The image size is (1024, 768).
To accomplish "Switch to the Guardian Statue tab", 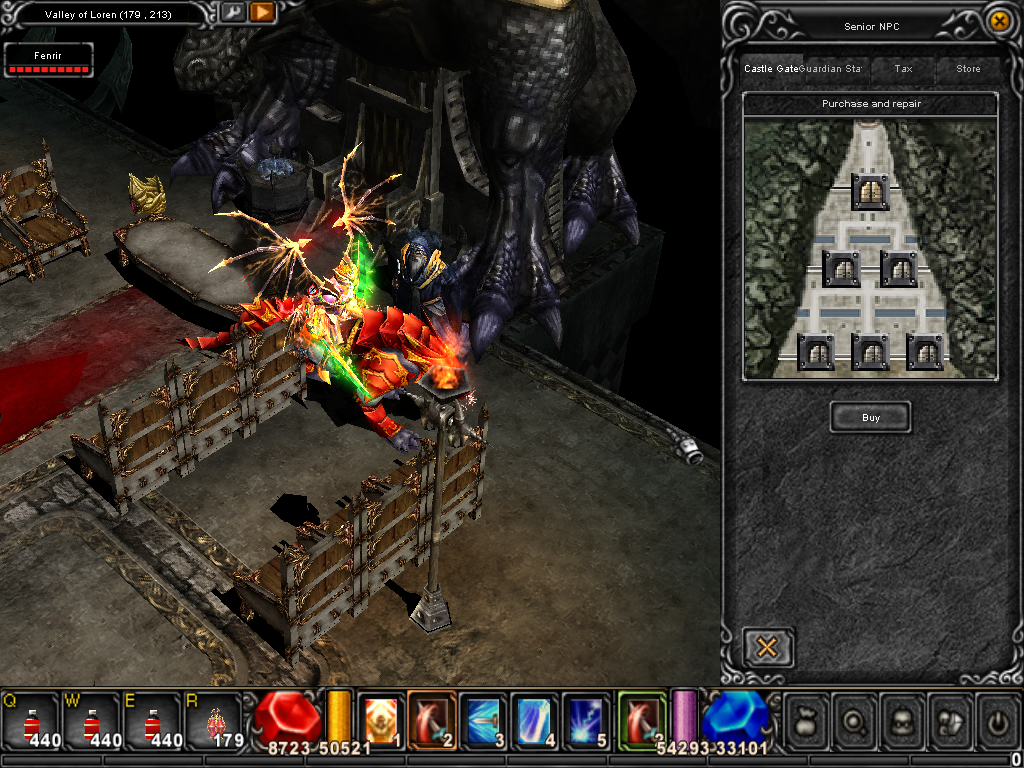I will pyautogui.click(x=832, y=69).
